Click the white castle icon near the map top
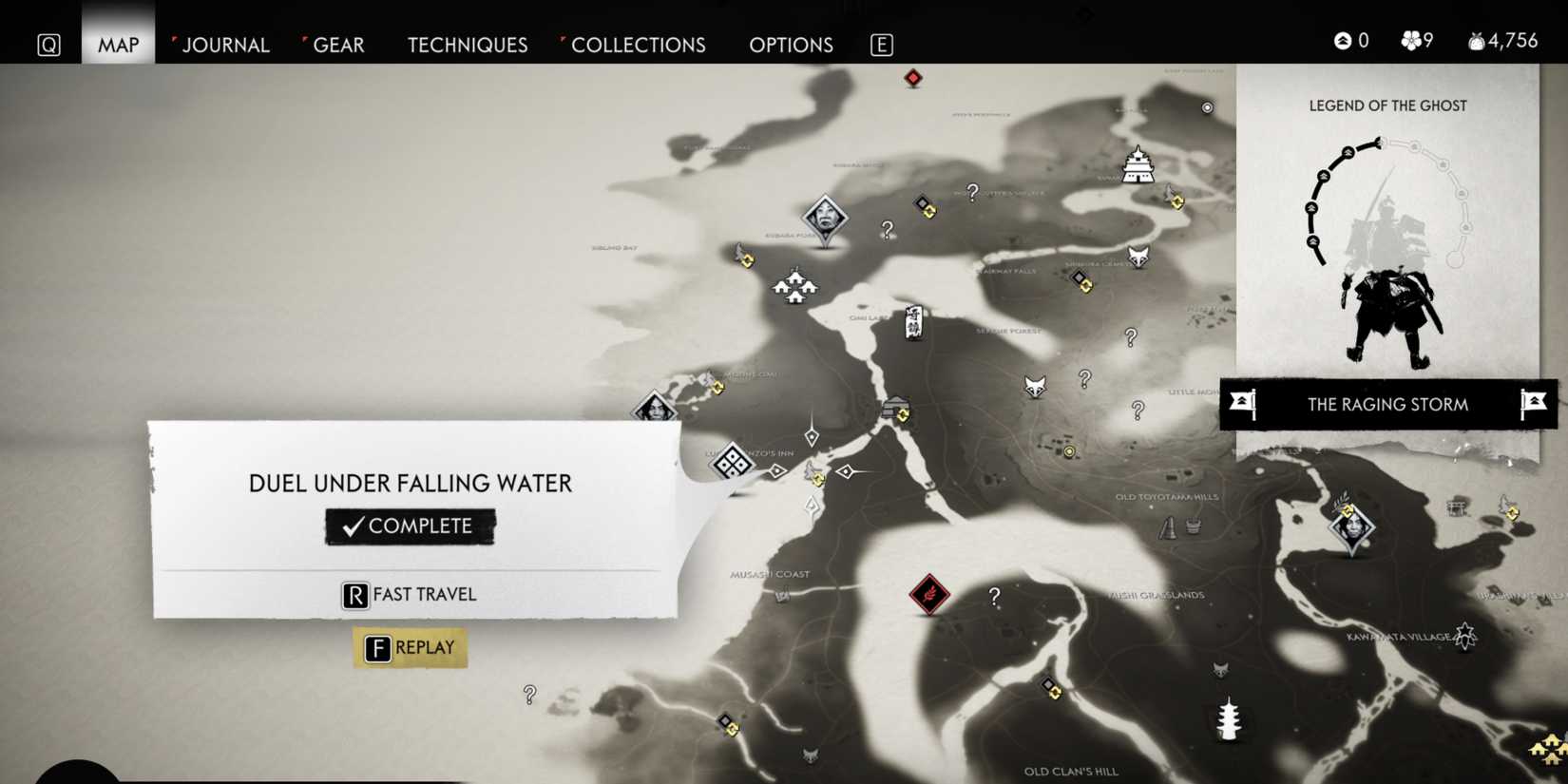The image size is (1568, 784). 1137,163
